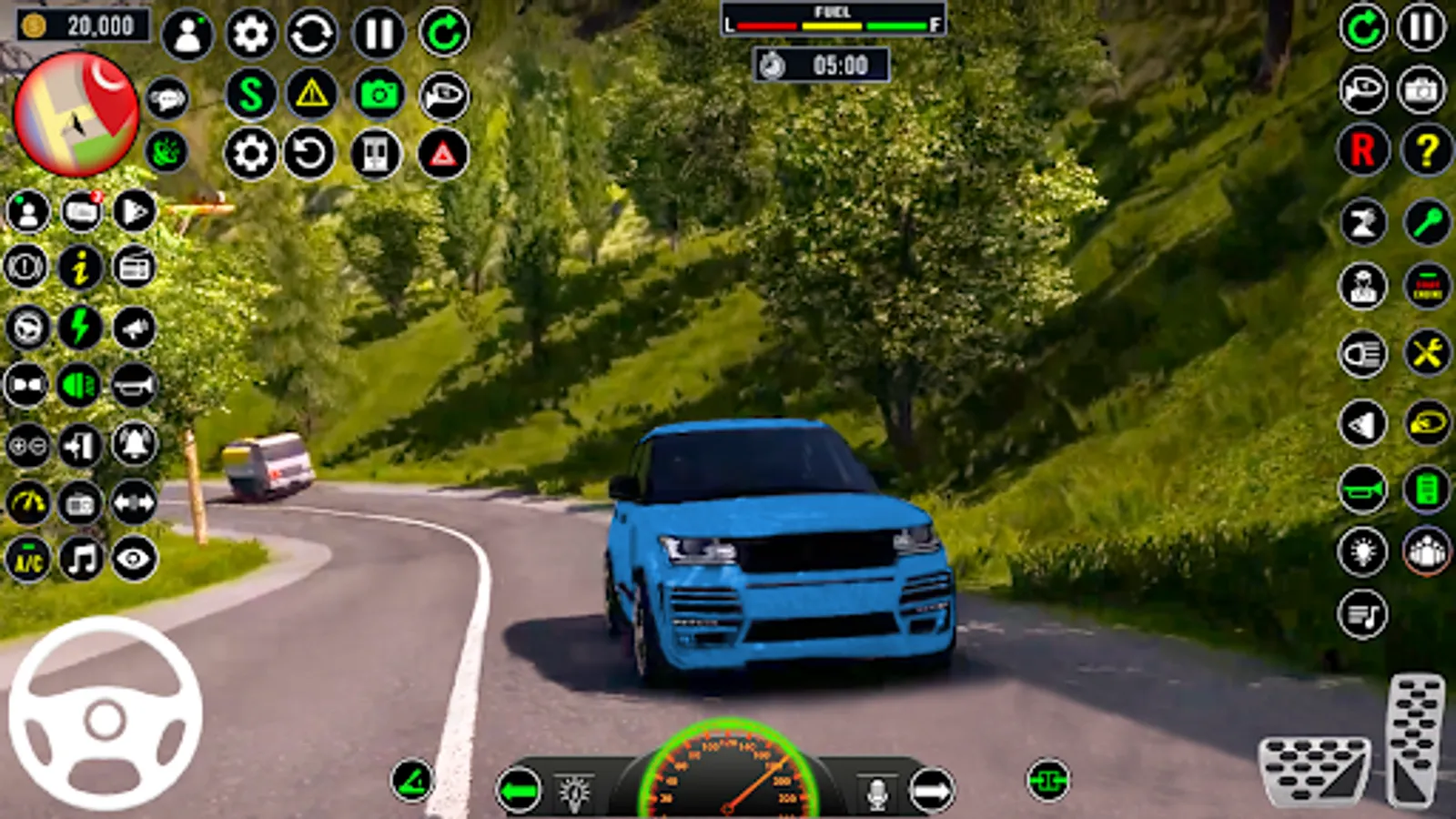Take a screenshot with the green camera icon
Image resolution: width=1456 pixels, height=819 pixels.
379,94
